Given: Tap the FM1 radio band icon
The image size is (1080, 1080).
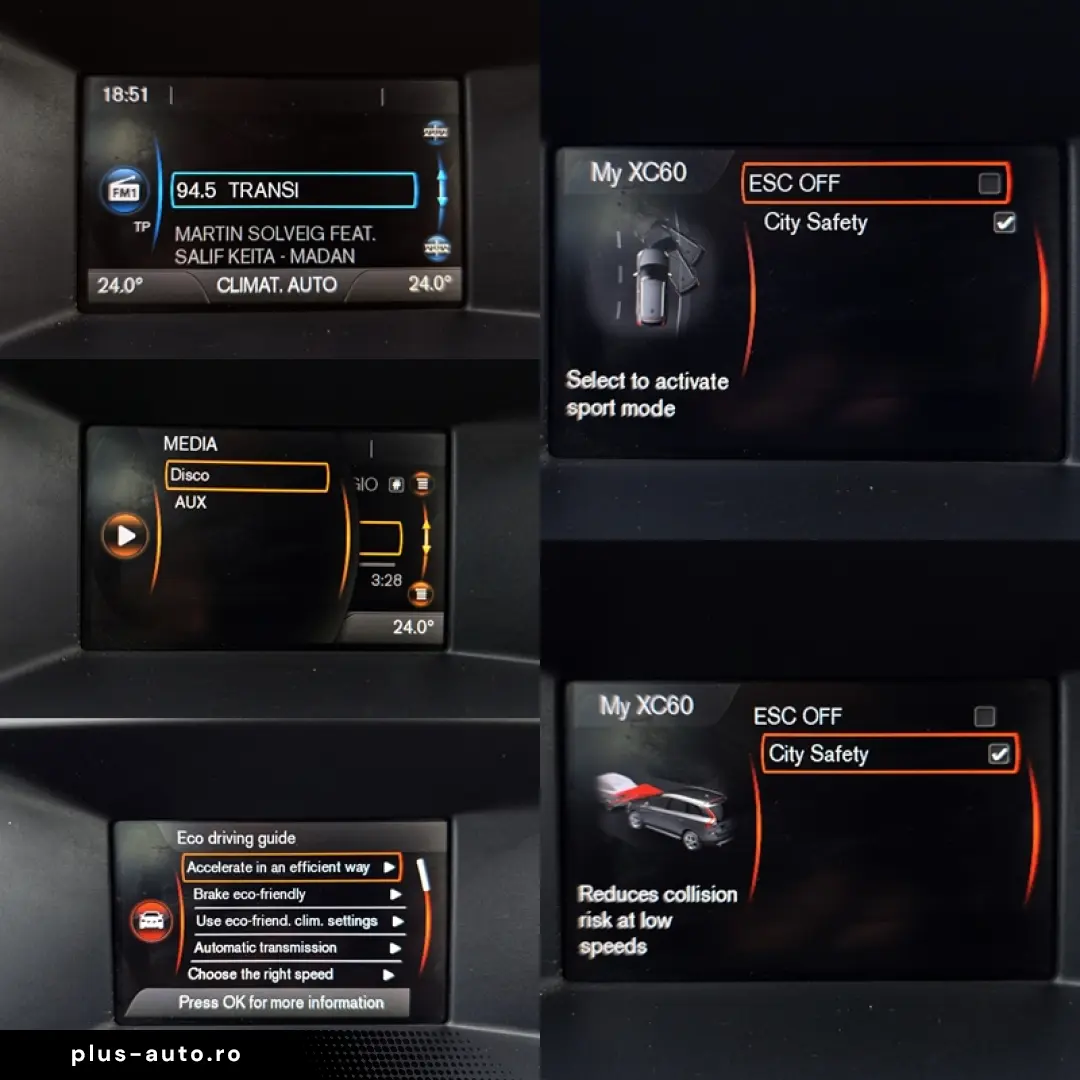Looking at the screenshot, I should click(124, 190).
